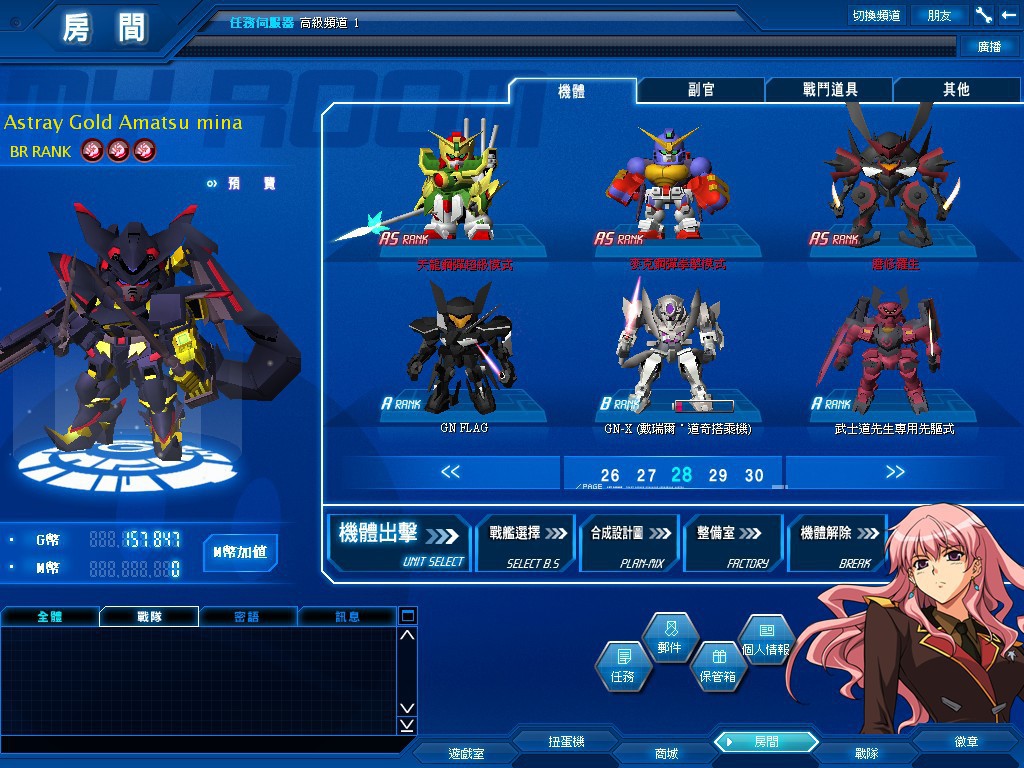Open 戰艦選擇 battleship select
Image resolution: width=1024 pixels, height=768 pixels.
coord(526,542)
